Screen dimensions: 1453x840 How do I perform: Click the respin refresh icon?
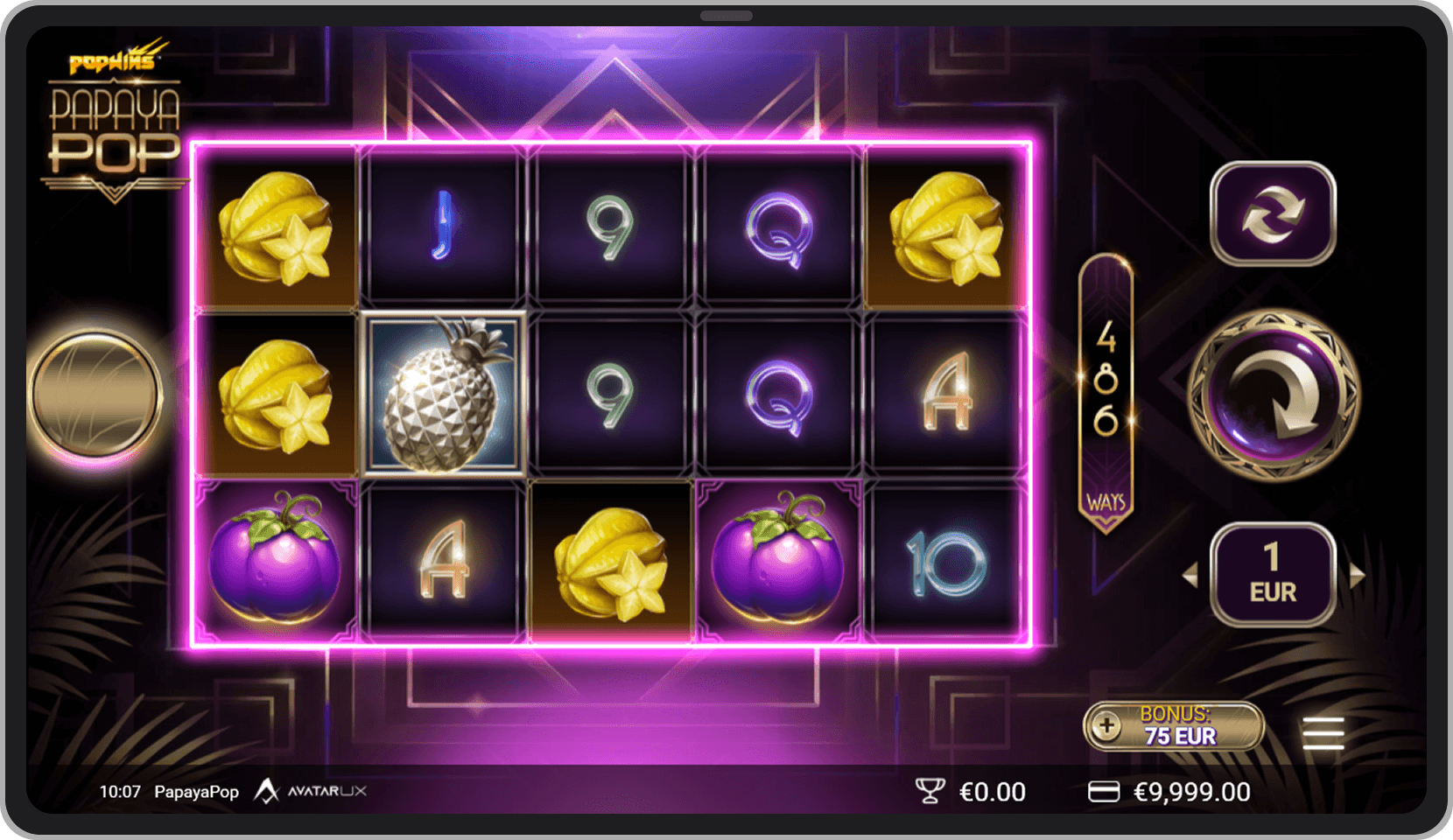1273,213
